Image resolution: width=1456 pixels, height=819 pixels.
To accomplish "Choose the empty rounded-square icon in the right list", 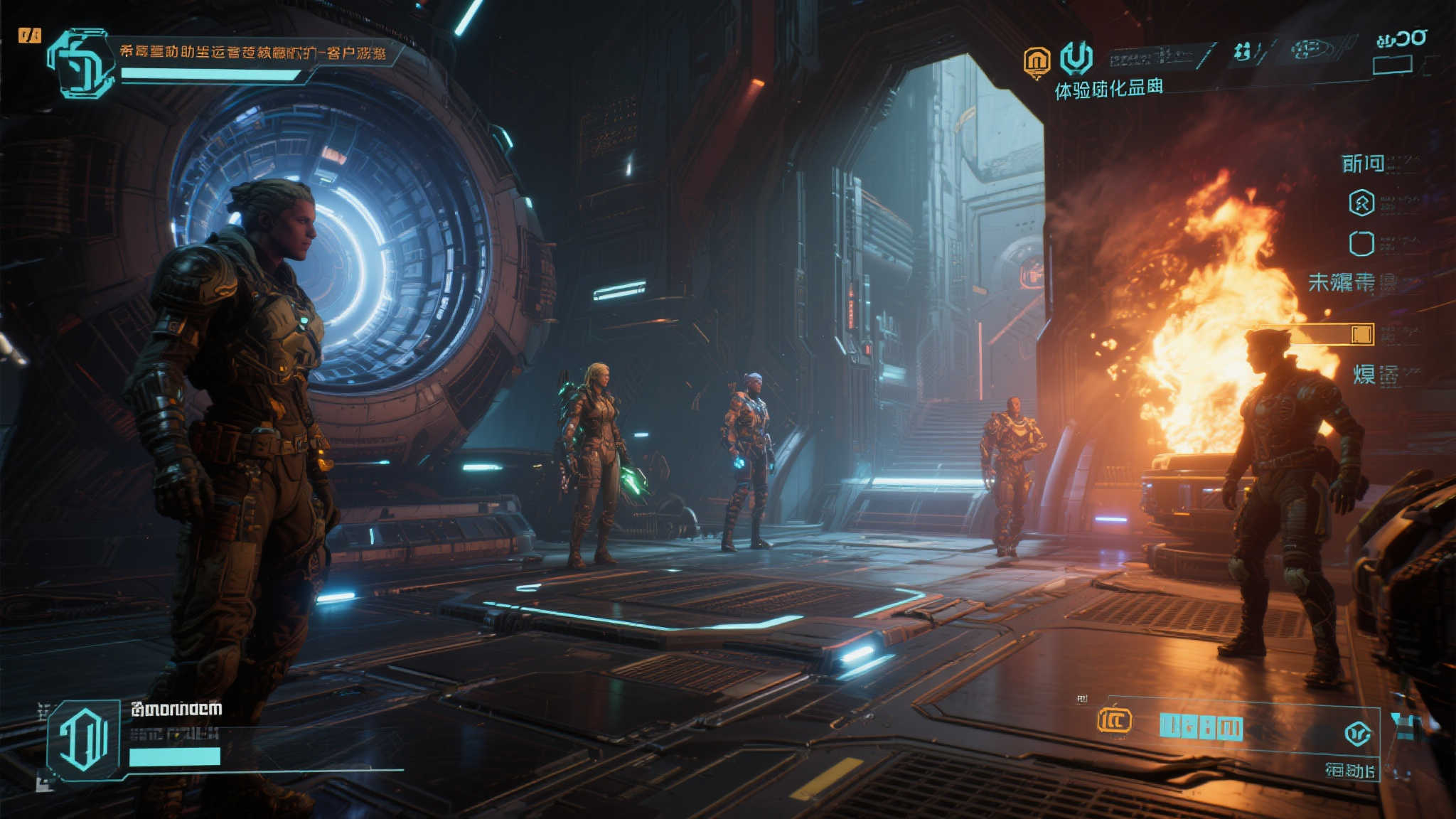I will [1361, 243].
